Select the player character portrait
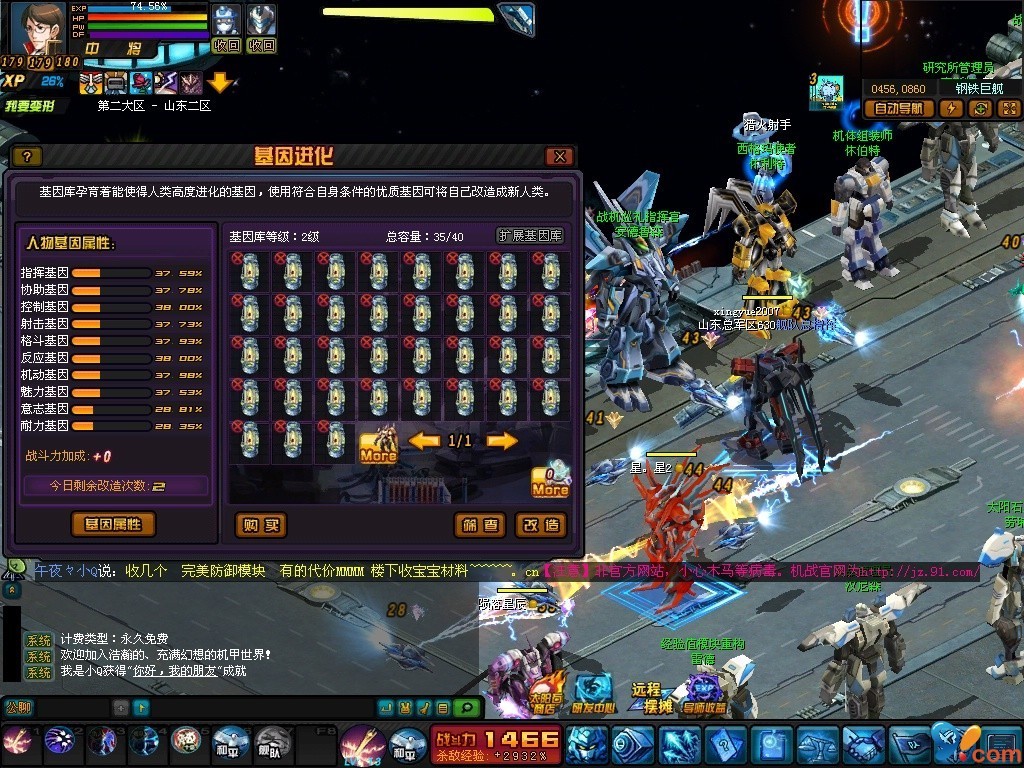Image resolution: width=1024 pixels, height=768 pixels. [x=35, y=28]
